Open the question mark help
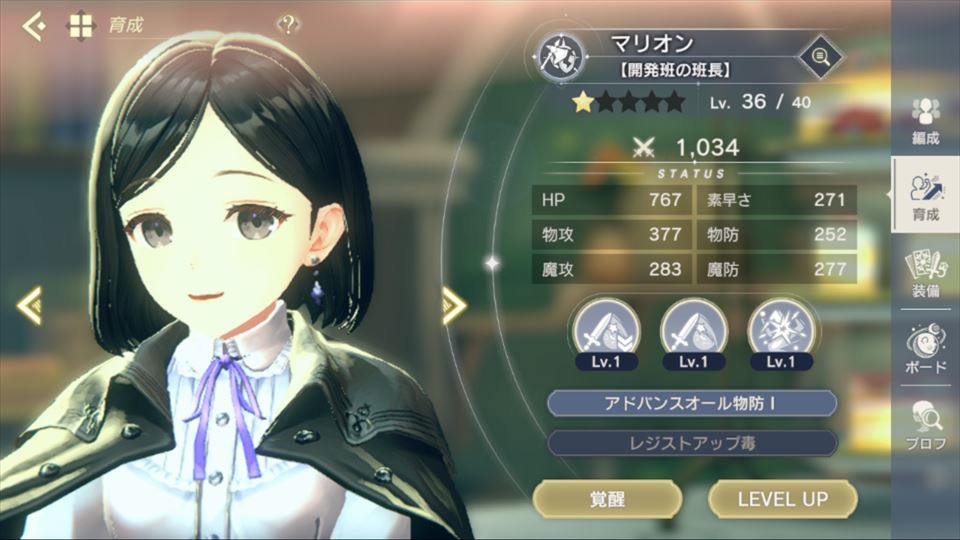The image size is (960, 540). coord(288,26)
